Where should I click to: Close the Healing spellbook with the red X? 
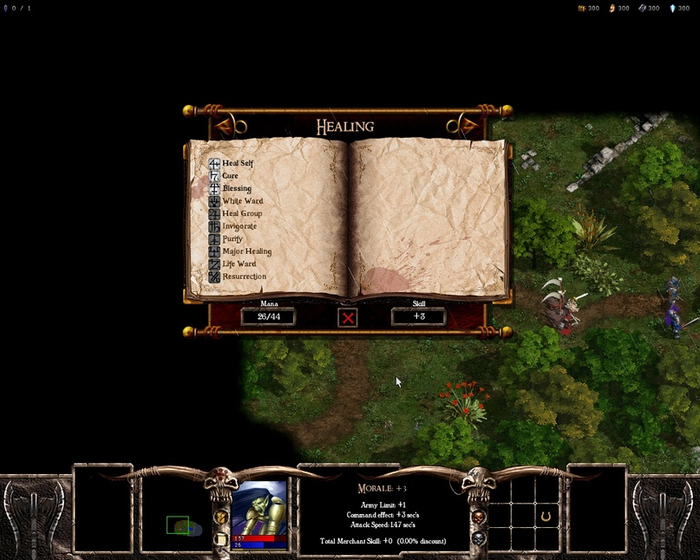[x=348, y=317]
